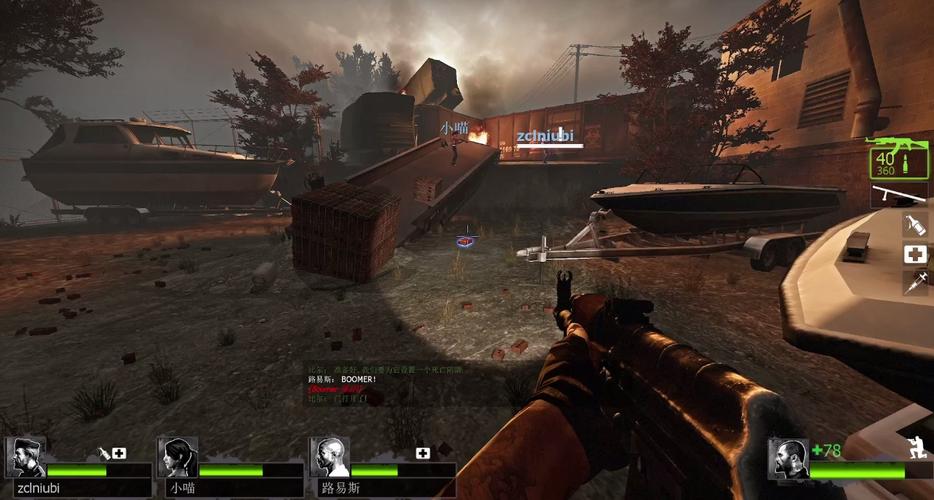The width and height of the screenshot is (934, 500).
Task: Click your own bearded survivor portrait
Action: pyautogui.click(x=789, y=459)
